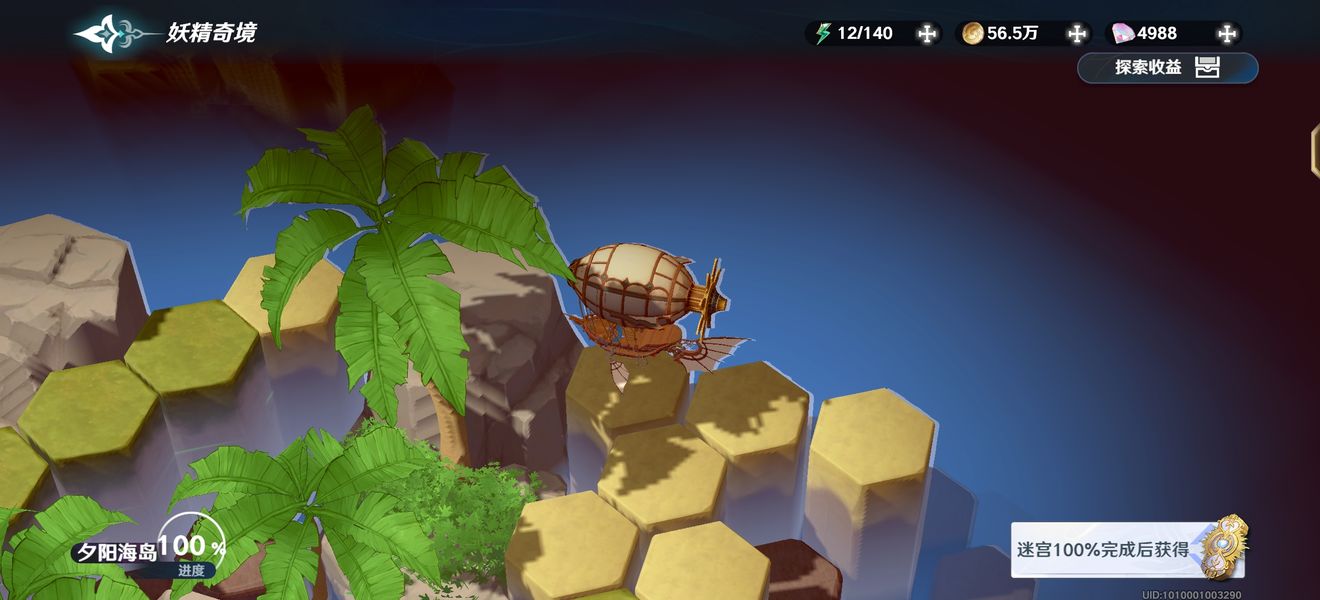Add gold coins with the plus button
Image resolution: width=1320 pixels, height=600 pixels.
click(x=1077, y=34)
